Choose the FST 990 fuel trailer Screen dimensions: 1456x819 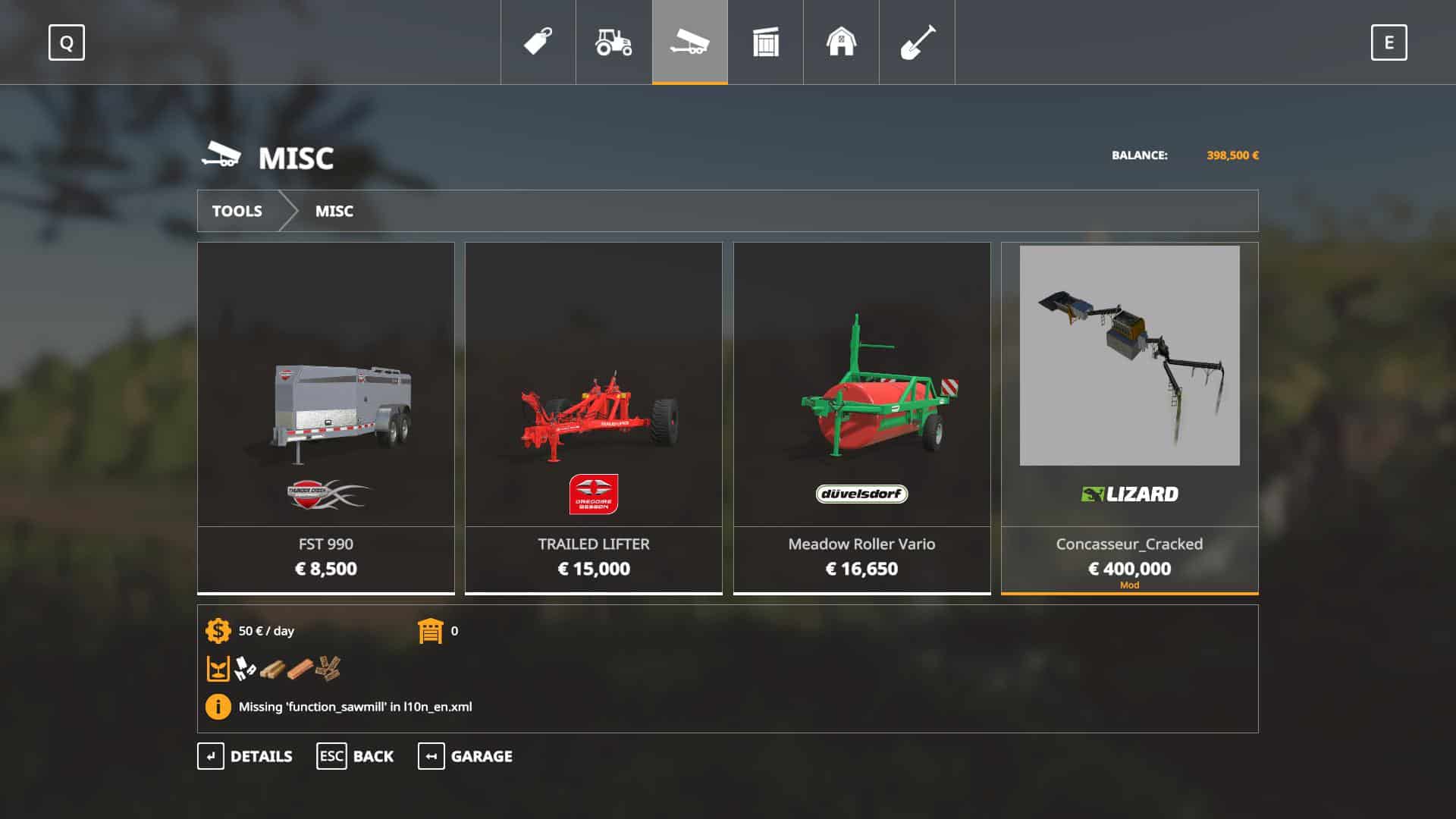(x=326, y=417)
